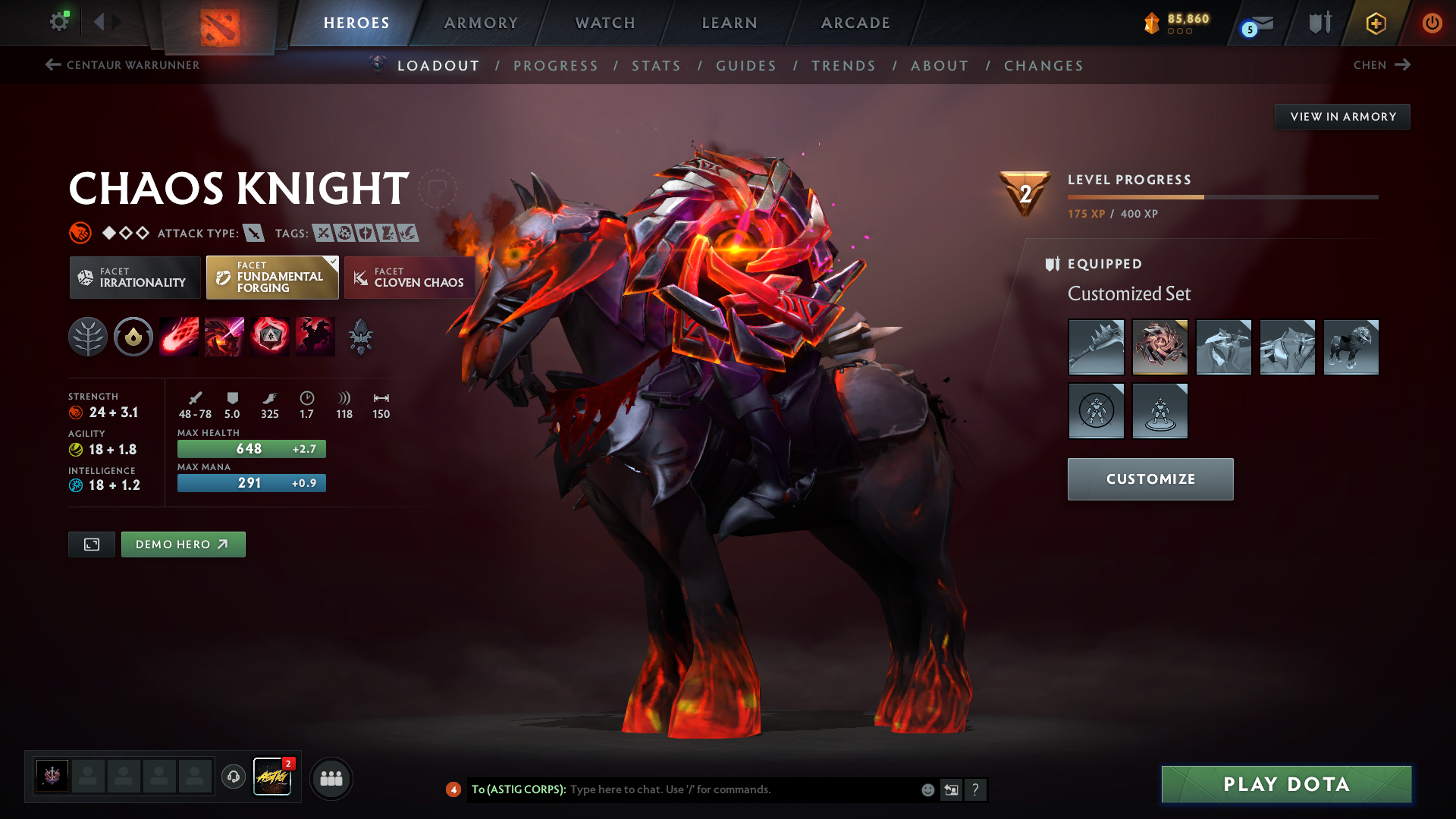Select the equipped red helmet item slot
The width and height of the screenshot is (1456, 819).
point(1159,347)
